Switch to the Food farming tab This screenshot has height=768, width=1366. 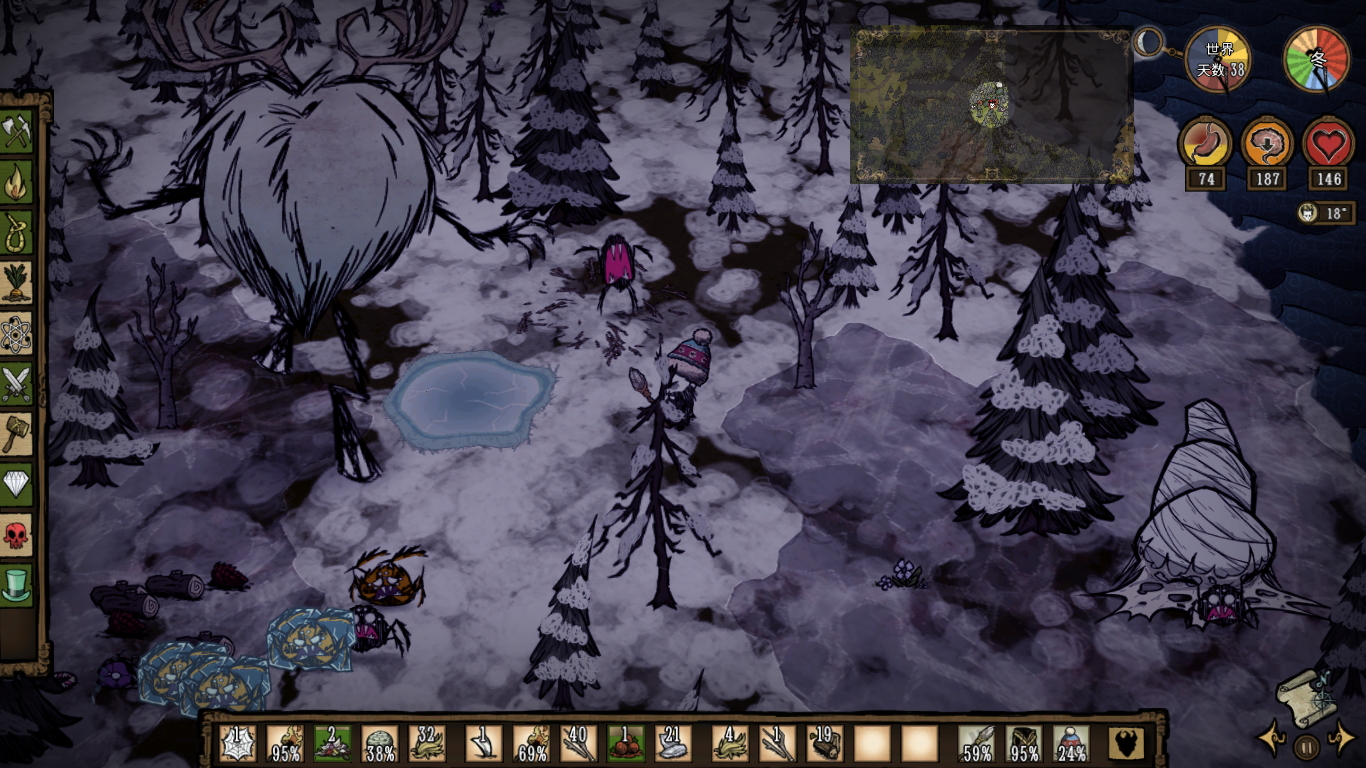tap(17, 284)
